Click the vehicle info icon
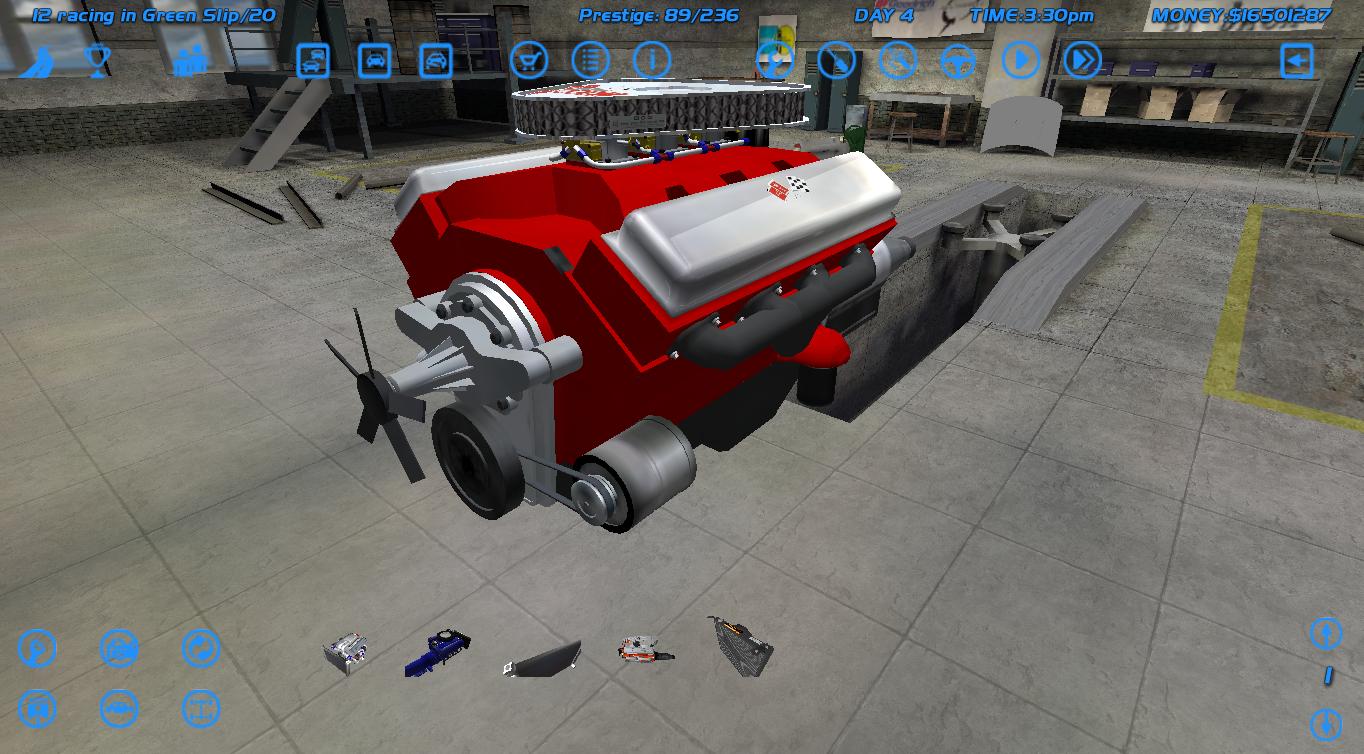 point(653,60)
